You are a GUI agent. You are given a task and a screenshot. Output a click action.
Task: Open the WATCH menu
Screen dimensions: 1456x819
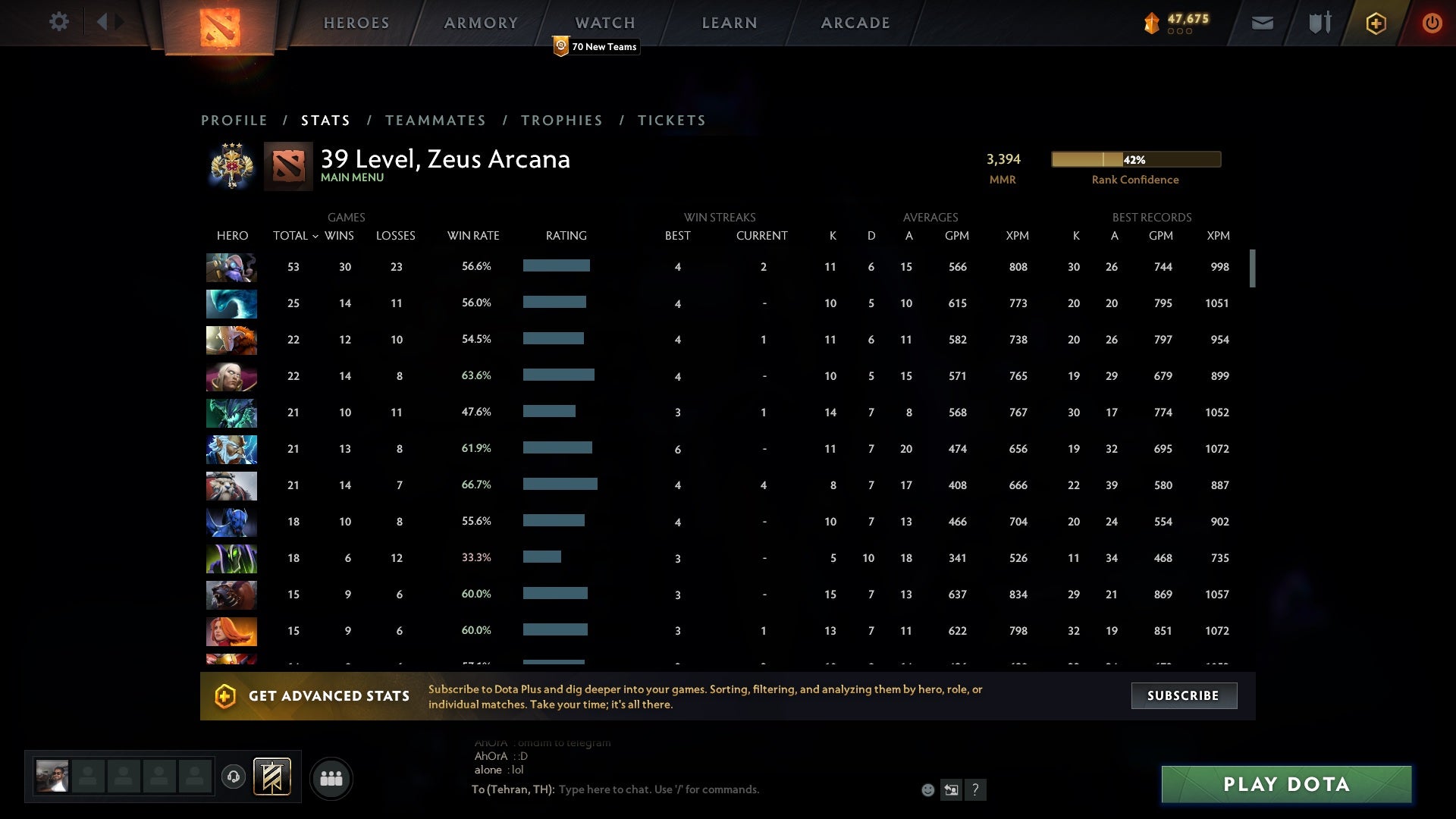tap(604, 23)
